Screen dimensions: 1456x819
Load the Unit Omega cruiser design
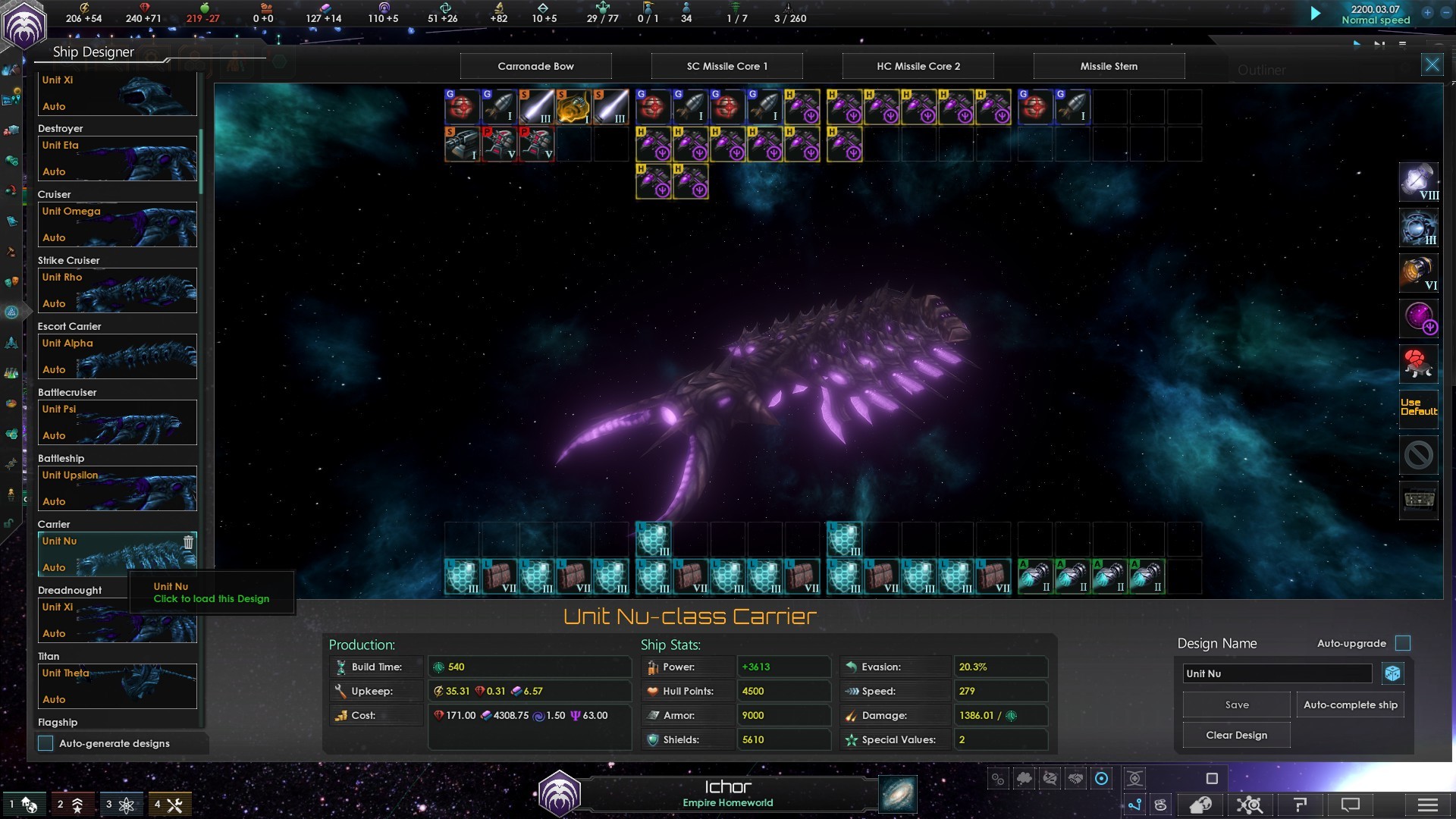[x=118, y=224]
